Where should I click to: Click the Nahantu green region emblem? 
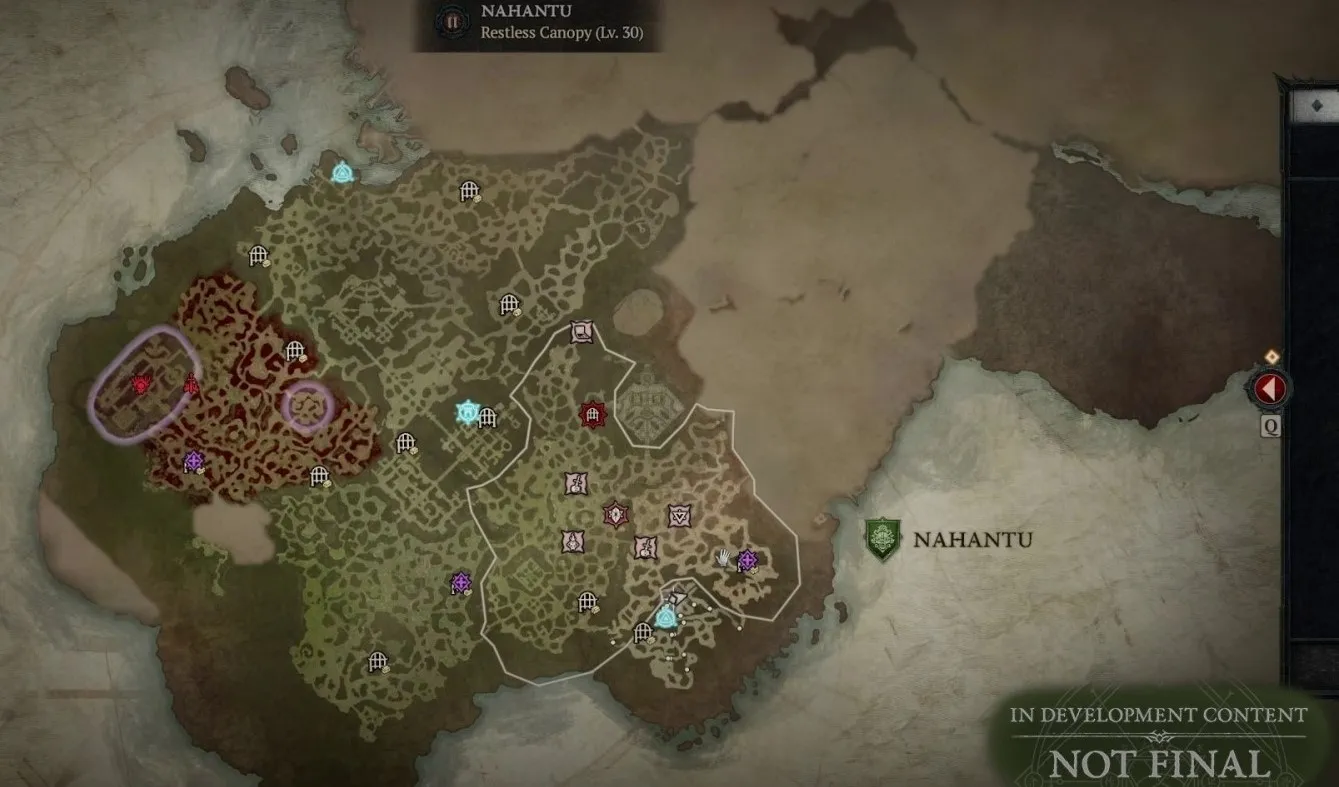(884, 537)
